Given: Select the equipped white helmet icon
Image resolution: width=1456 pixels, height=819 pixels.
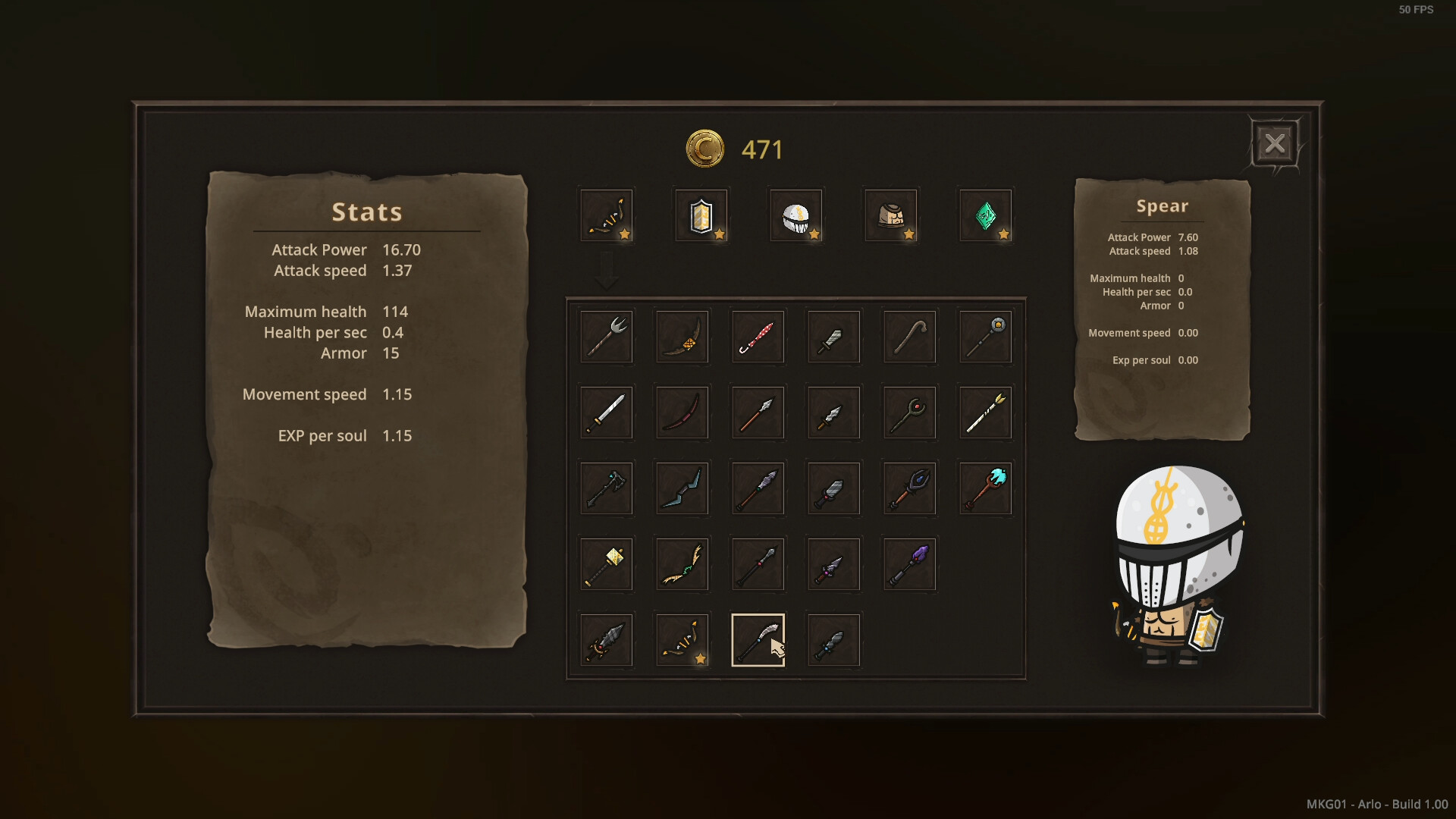Looking at the screenshot, I should coord(795,215).
